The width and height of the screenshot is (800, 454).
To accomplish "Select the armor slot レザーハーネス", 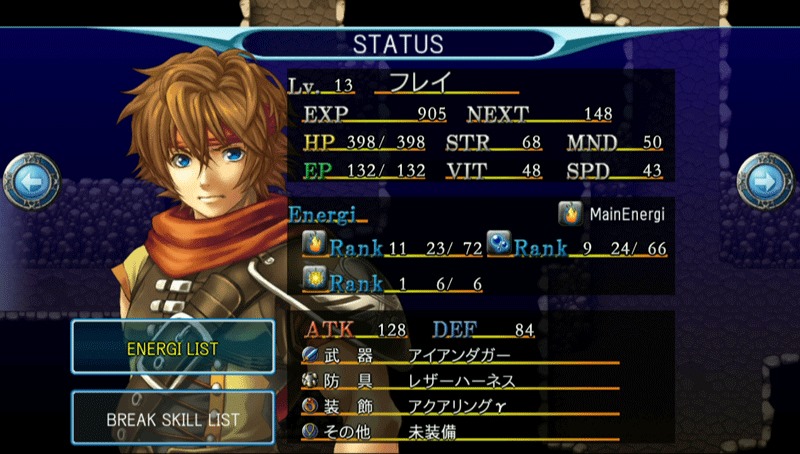I will point(460,380).
